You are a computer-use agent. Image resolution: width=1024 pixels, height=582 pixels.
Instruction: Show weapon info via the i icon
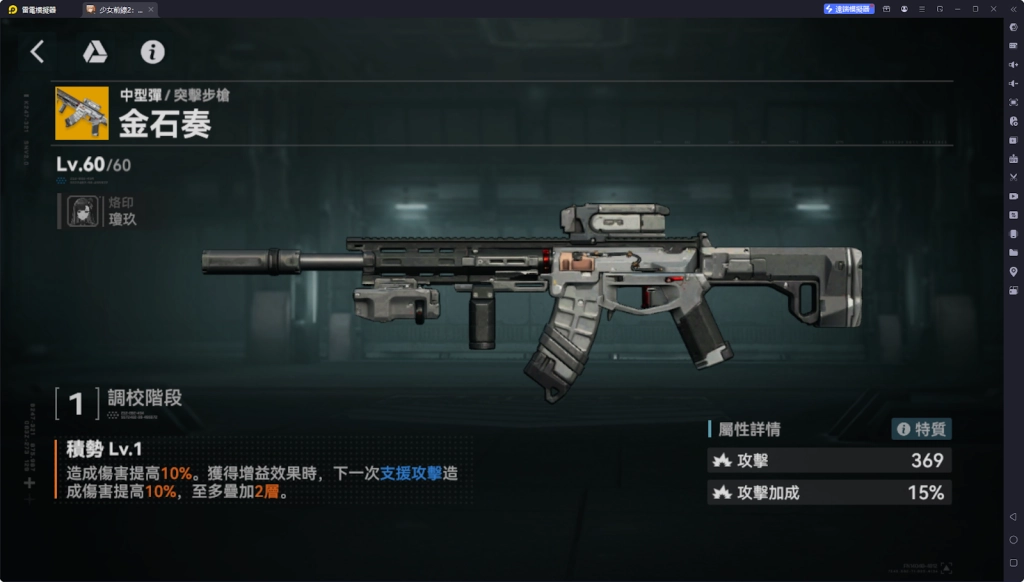tap(152, 52)
